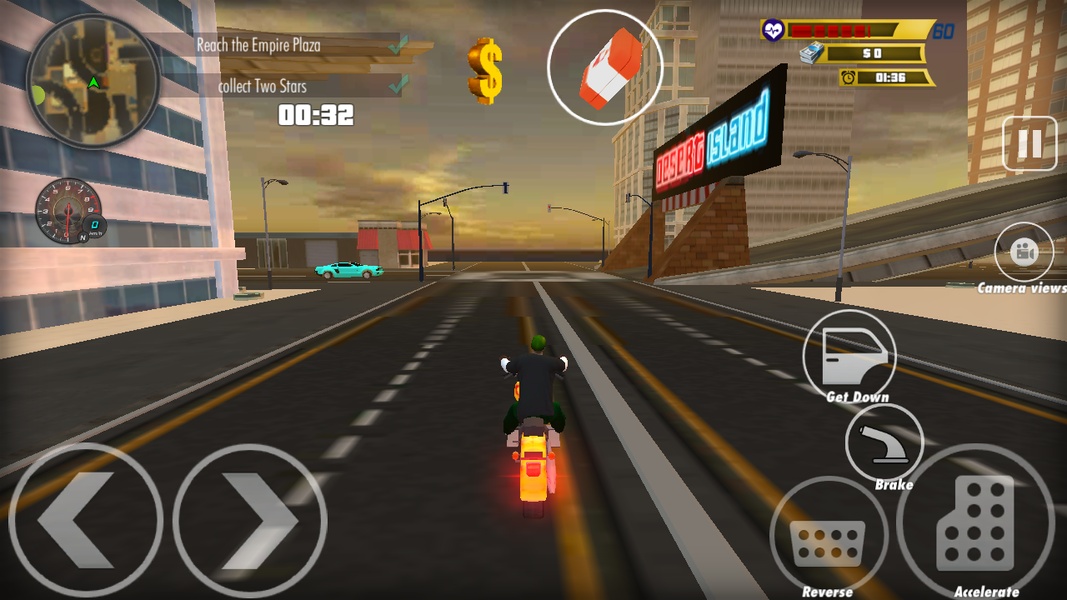Screen dimensions: 1067x600
Task: Hit the Accelerate pedal
Action: 975,522
